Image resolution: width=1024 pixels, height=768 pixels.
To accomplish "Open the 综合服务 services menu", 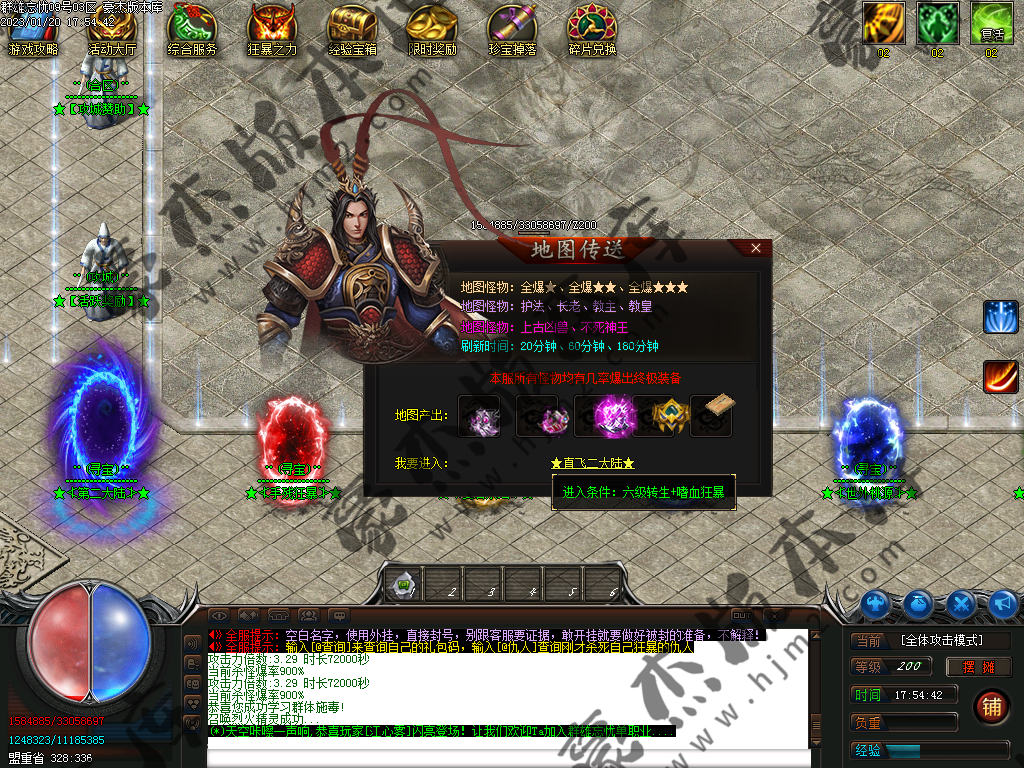I will pos(192,30).
